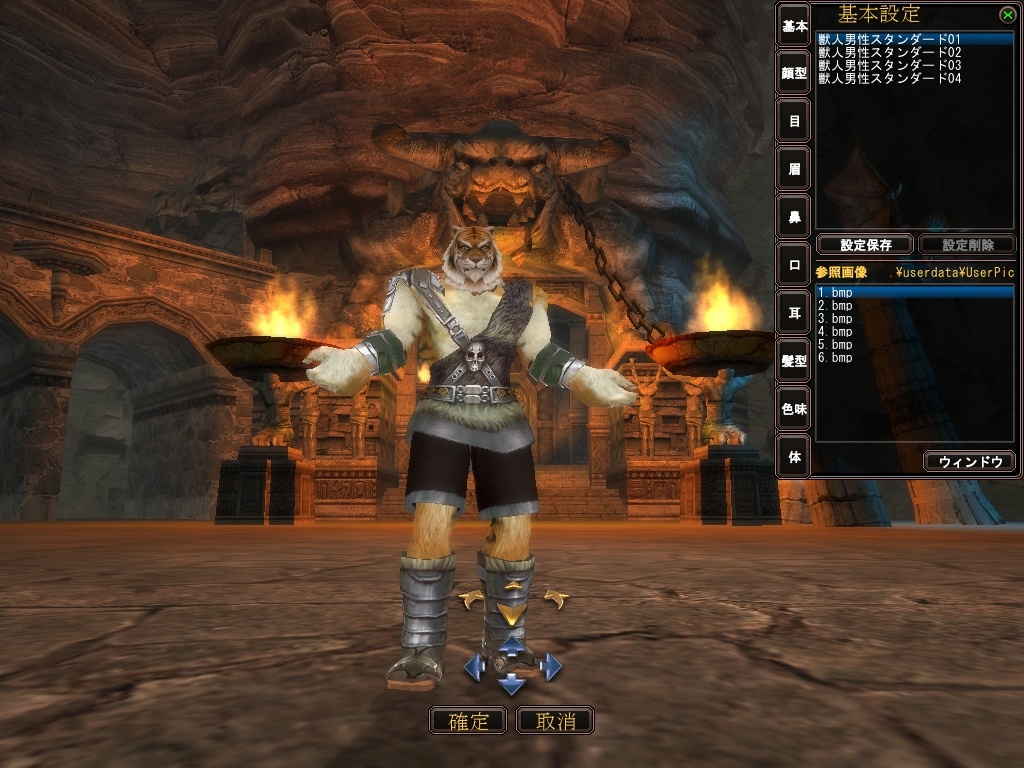This screenshot has height=768, width=1024.
Task: Cancel using the 取消 button
Action: (x=555, y=720)
